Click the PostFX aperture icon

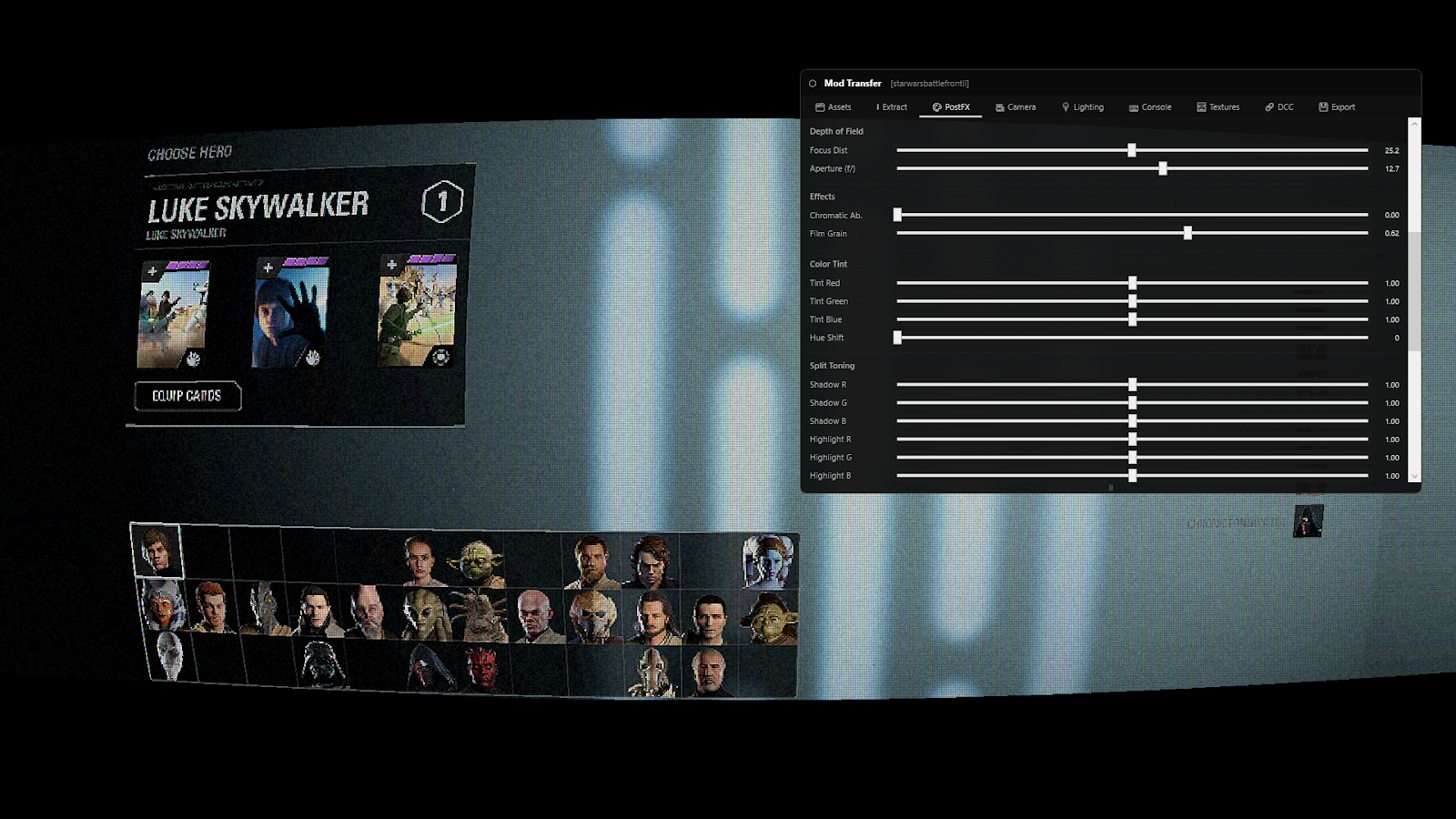click(x=936, y=106)
